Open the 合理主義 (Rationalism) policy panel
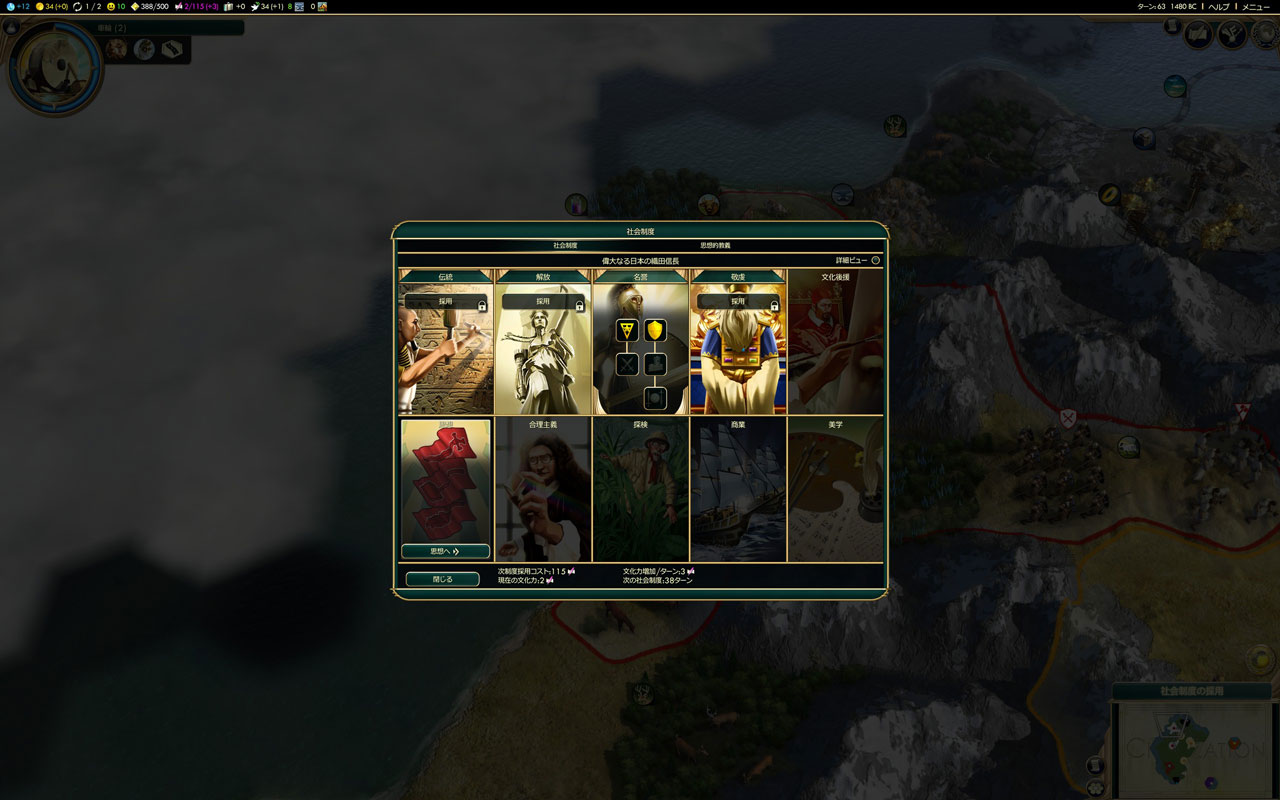Screen dimensions: 1280x800 click(543, 490)
